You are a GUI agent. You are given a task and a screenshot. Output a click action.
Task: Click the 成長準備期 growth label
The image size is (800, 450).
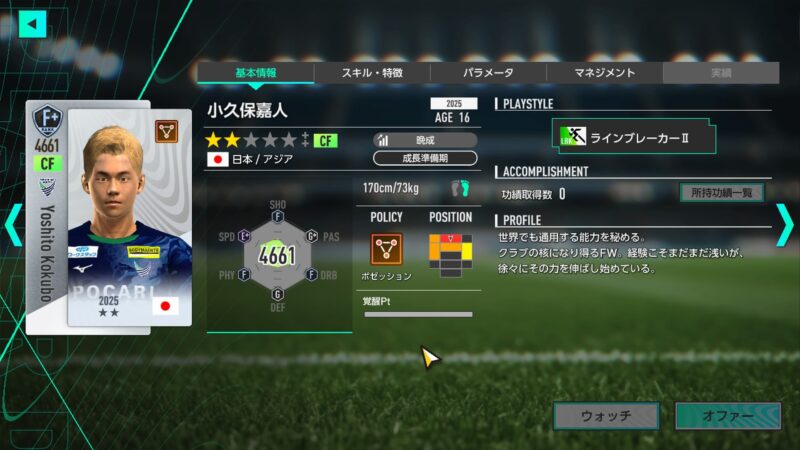pos(425,158)
